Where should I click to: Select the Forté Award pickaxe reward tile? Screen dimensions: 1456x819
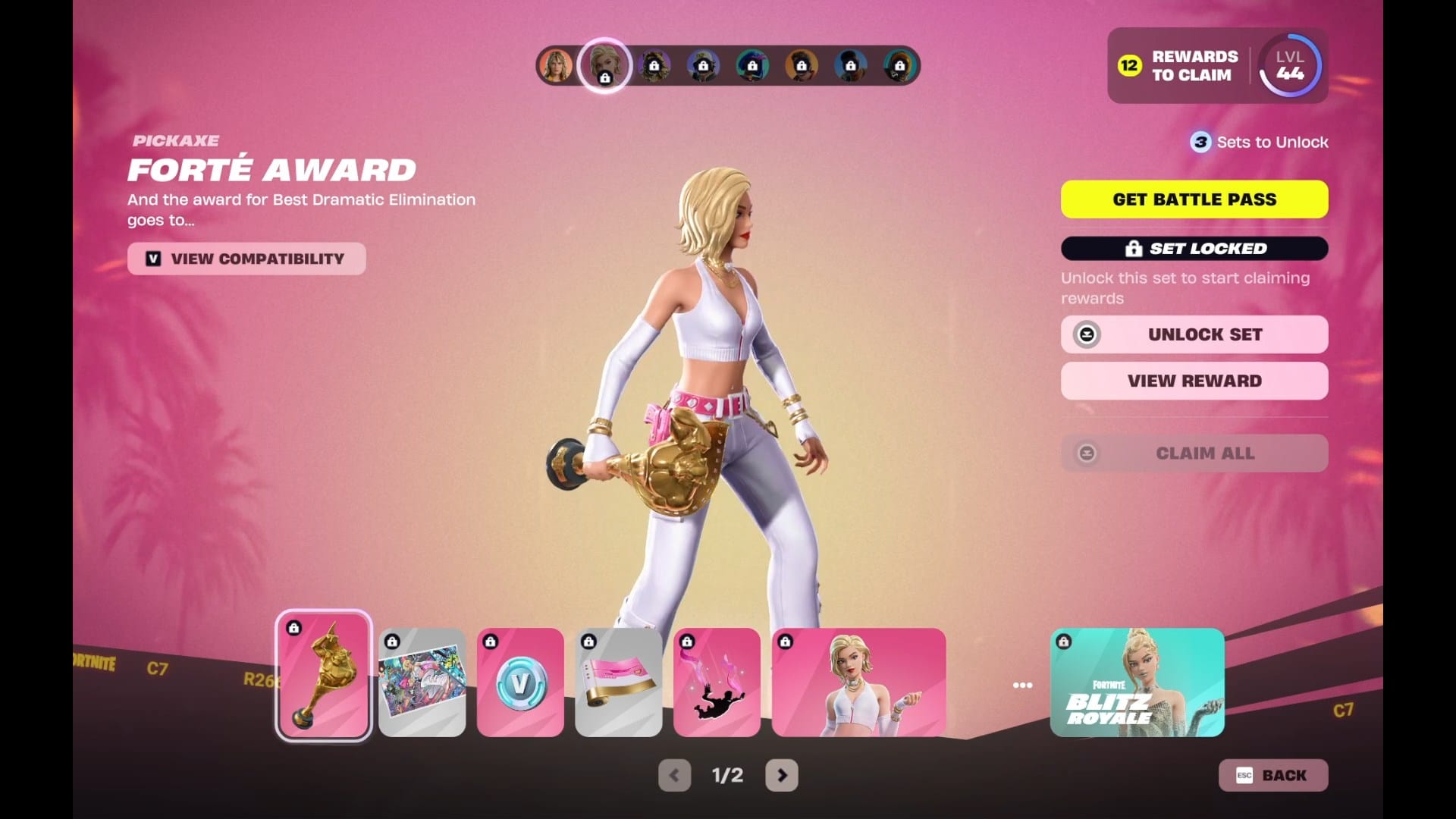pyautogui.click(x=324, y=676)
